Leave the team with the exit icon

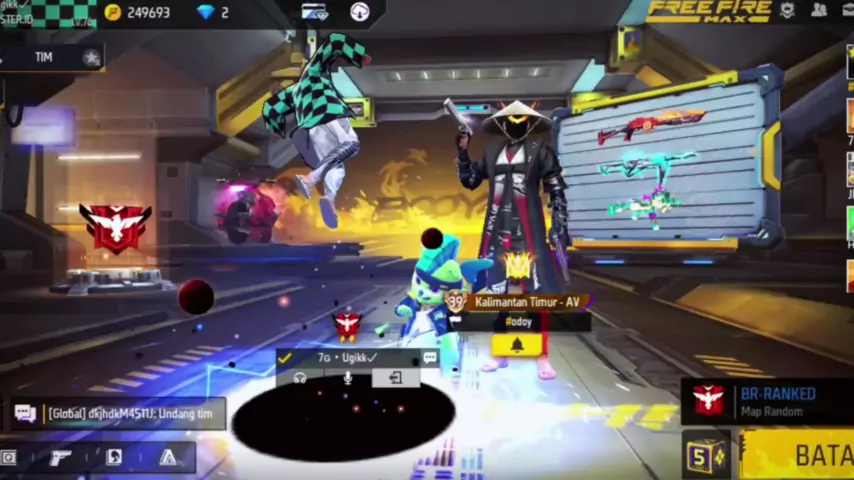tap(395, 378)
